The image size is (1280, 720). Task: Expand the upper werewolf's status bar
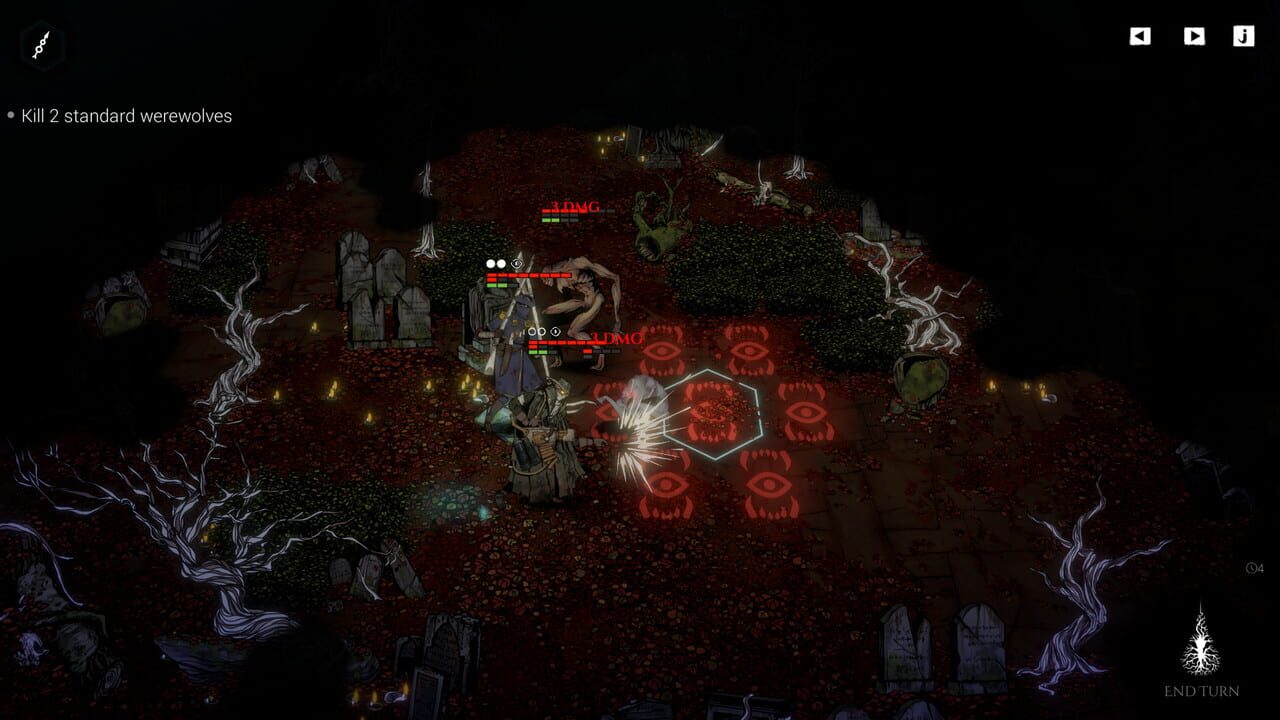(530, 275)
